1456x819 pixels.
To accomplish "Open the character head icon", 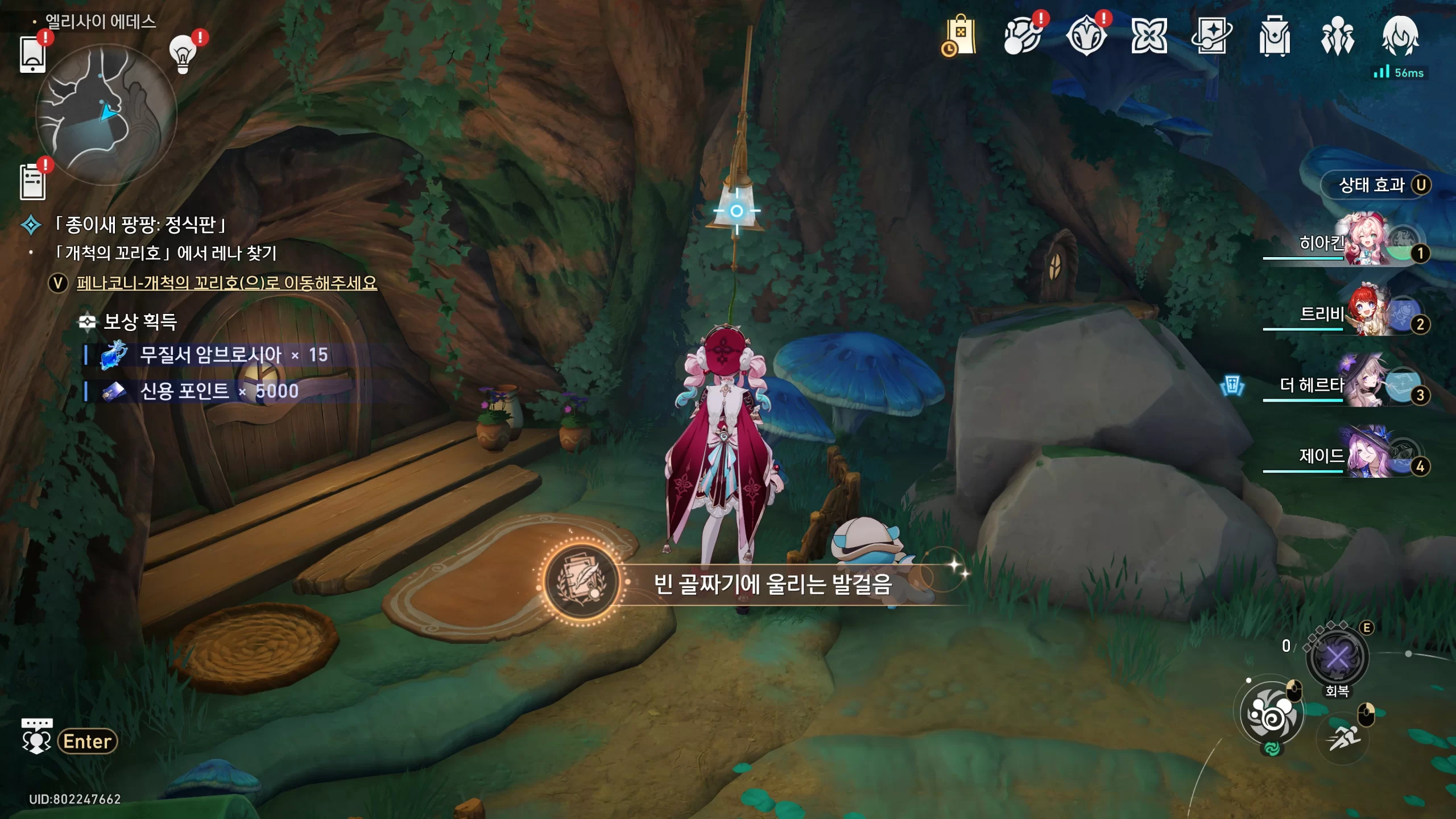I will click(x=1400, y=36).
